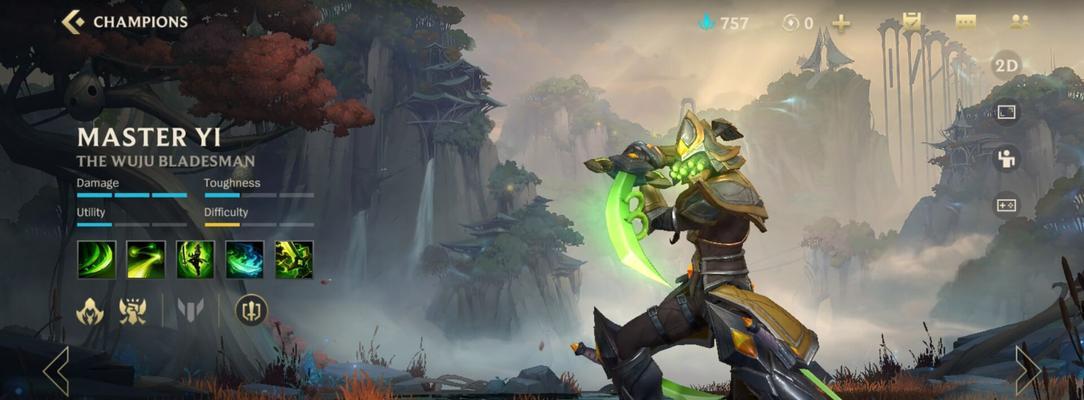Screen dimensions: 1084x400
Task: Open the circled sword recommended build button
Action: click(x=251, y=310)
